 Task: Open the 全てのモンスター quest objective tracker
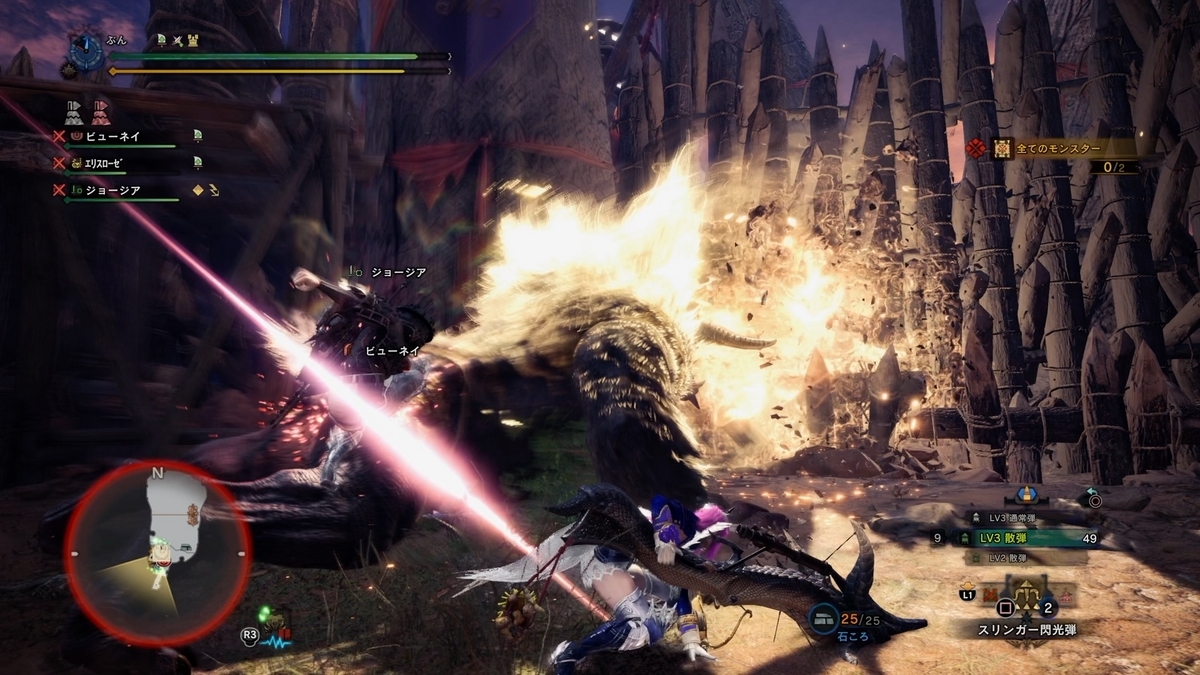point(1060,149)
